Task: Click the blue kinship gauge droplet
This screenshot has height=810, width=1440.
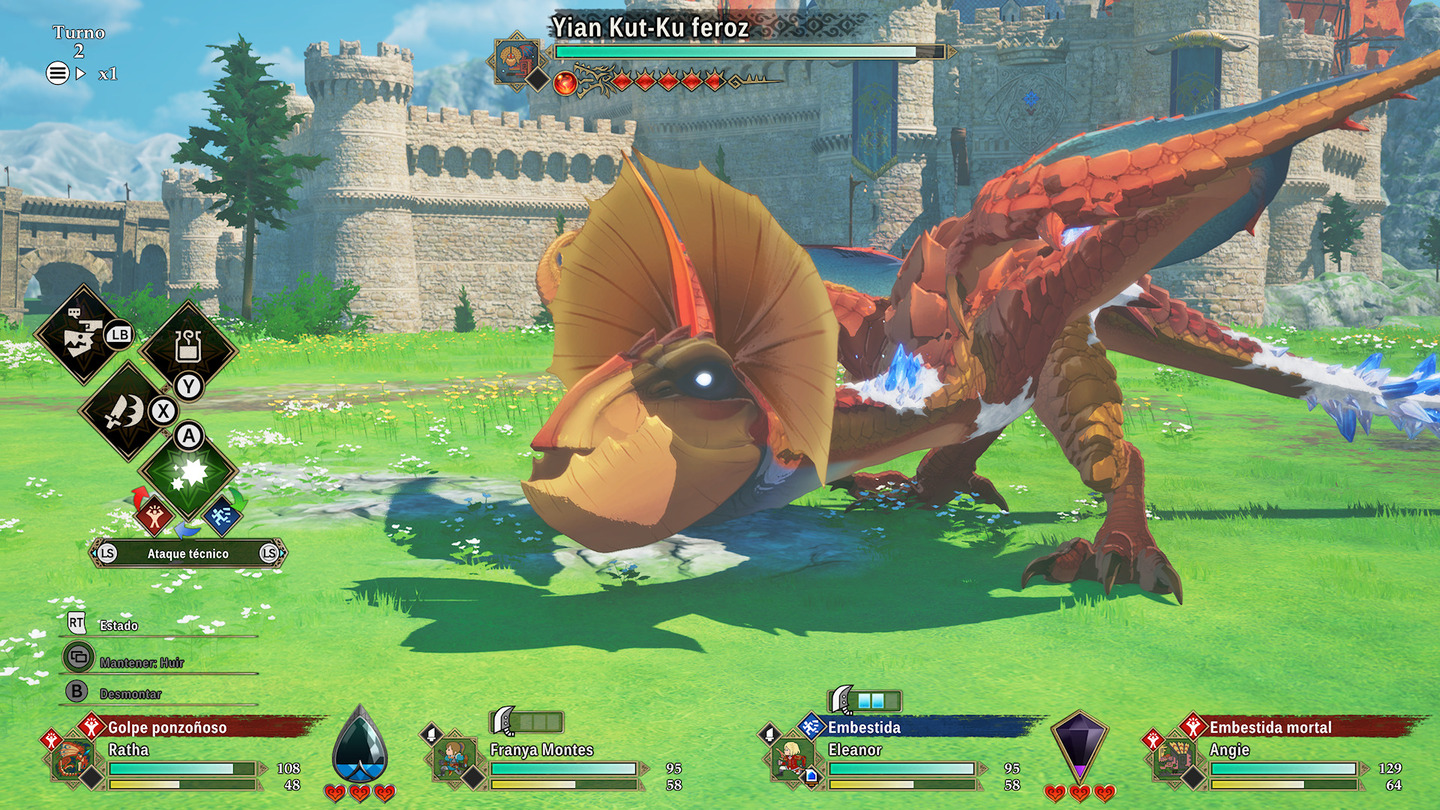Action: click(x=360, y=746)
